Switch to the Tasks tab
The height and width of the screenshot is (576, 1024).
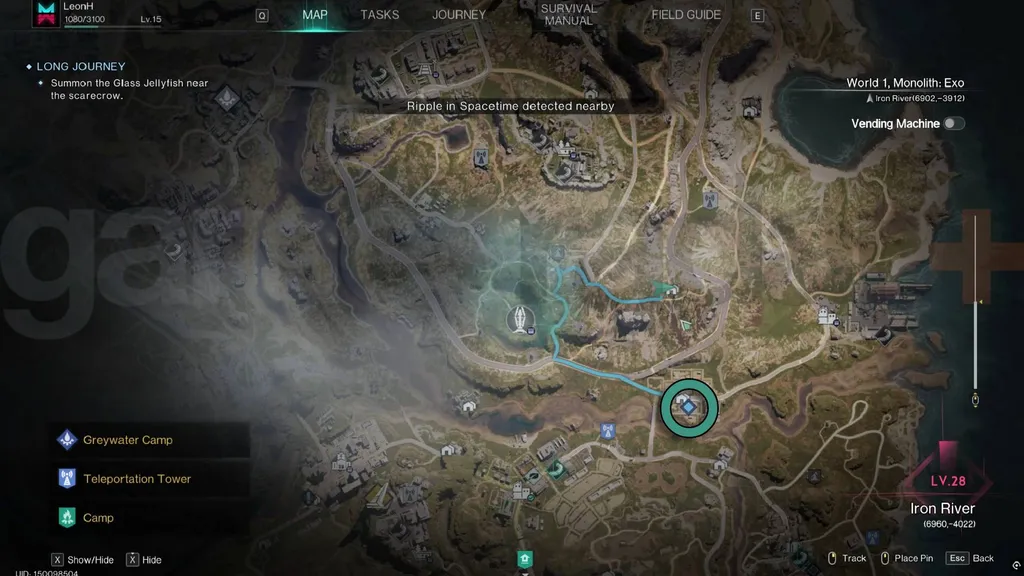380,15
